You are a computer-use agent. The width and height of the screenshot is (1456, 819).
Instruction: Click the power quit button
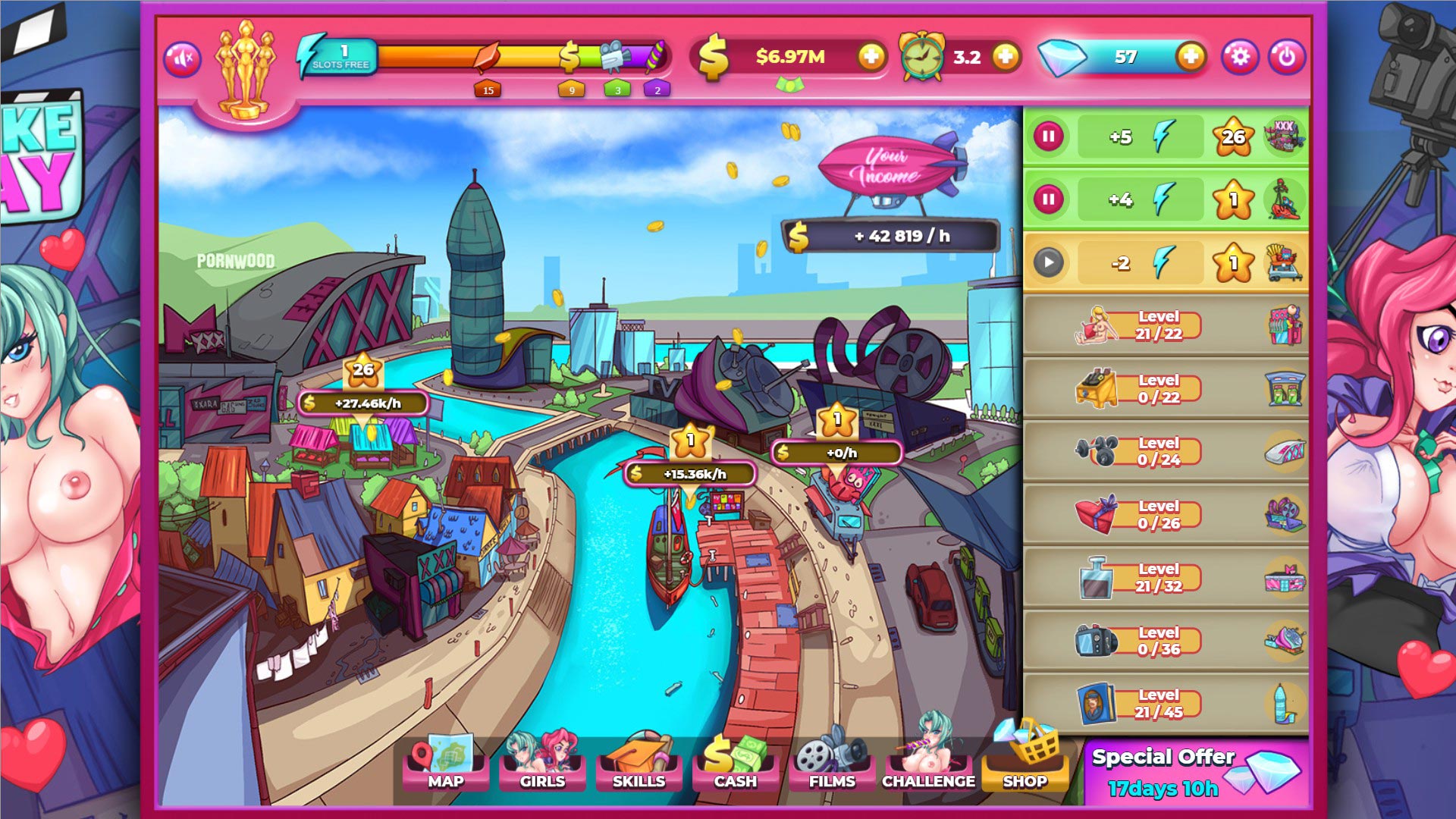[x=1286, y=57]
